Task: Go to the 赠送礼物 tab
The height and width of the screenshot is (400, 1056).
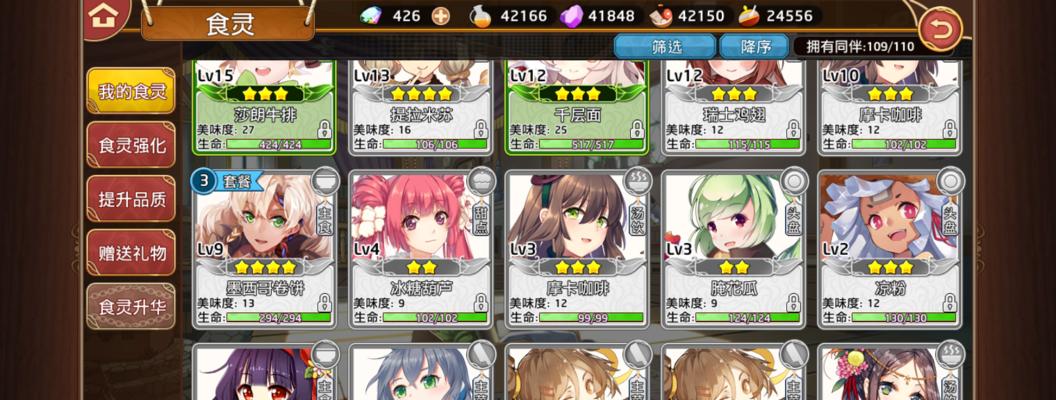Action: [131, 251]
